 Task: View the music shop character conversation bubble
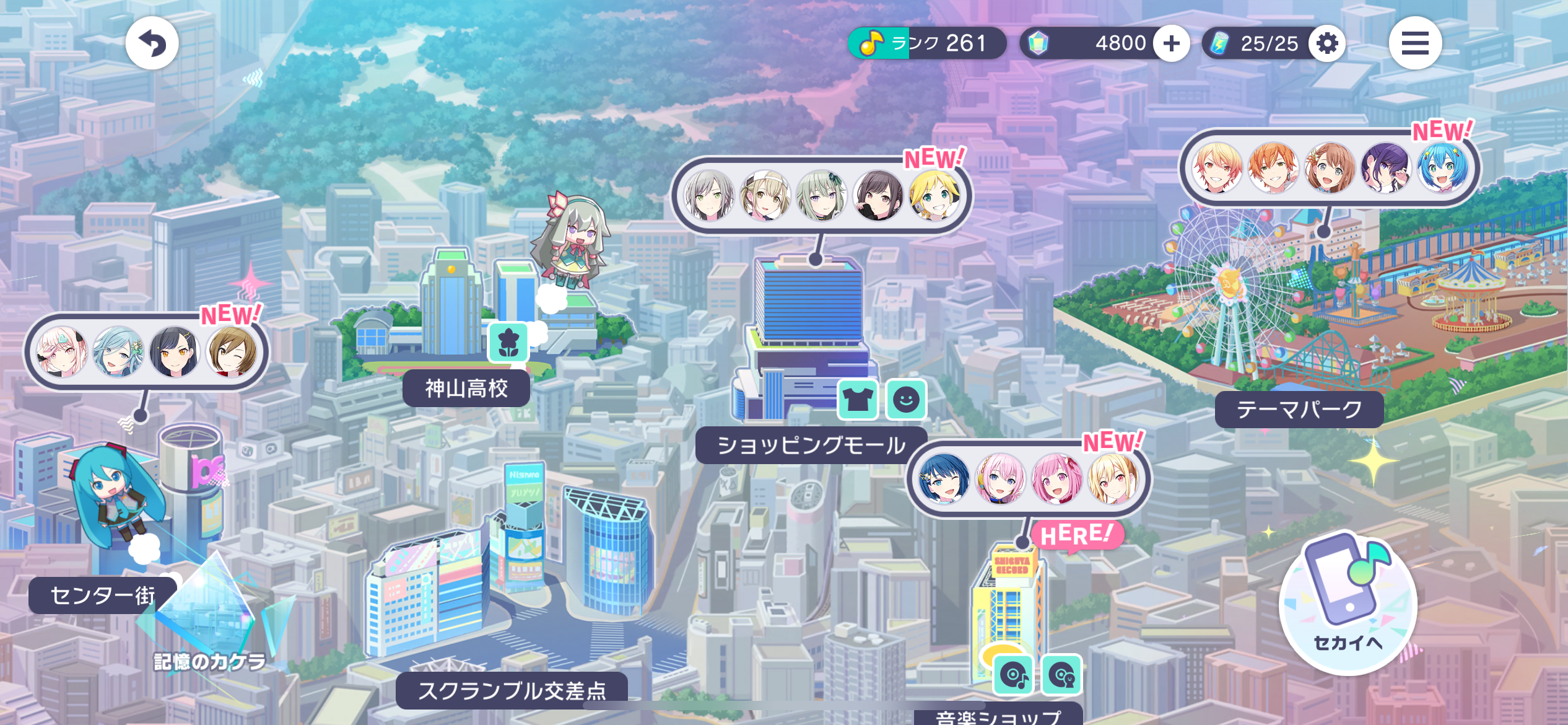click(x=1028, y=478)
